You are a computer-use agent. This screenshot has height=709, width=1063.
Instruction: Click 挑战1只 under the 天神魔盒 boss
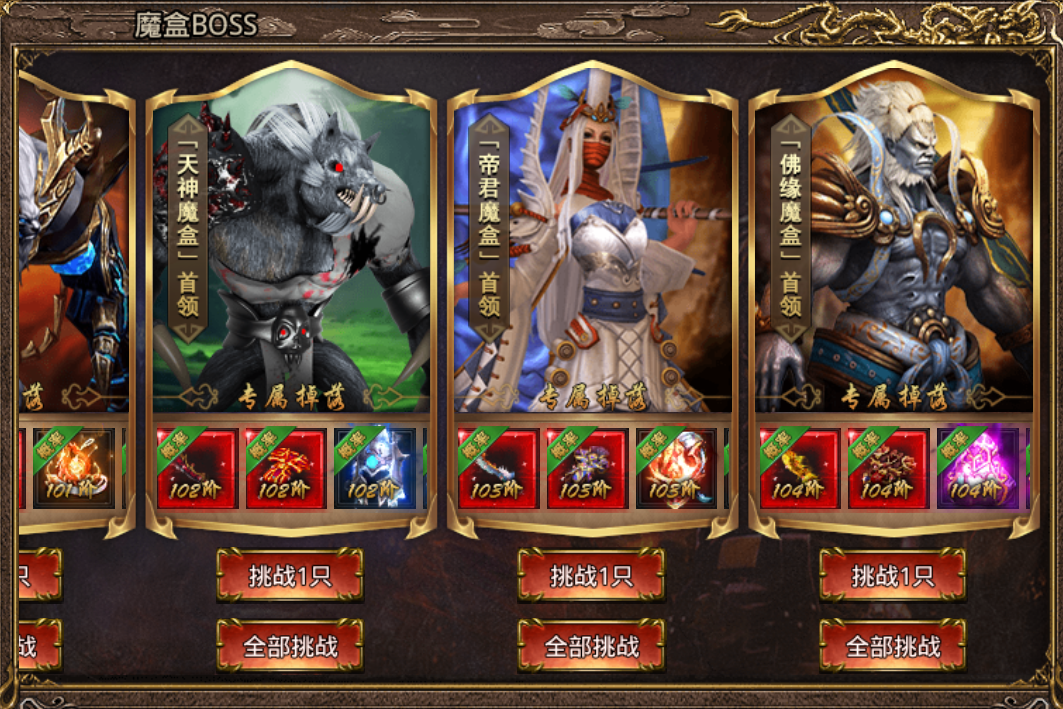click(x=289, y=575)
